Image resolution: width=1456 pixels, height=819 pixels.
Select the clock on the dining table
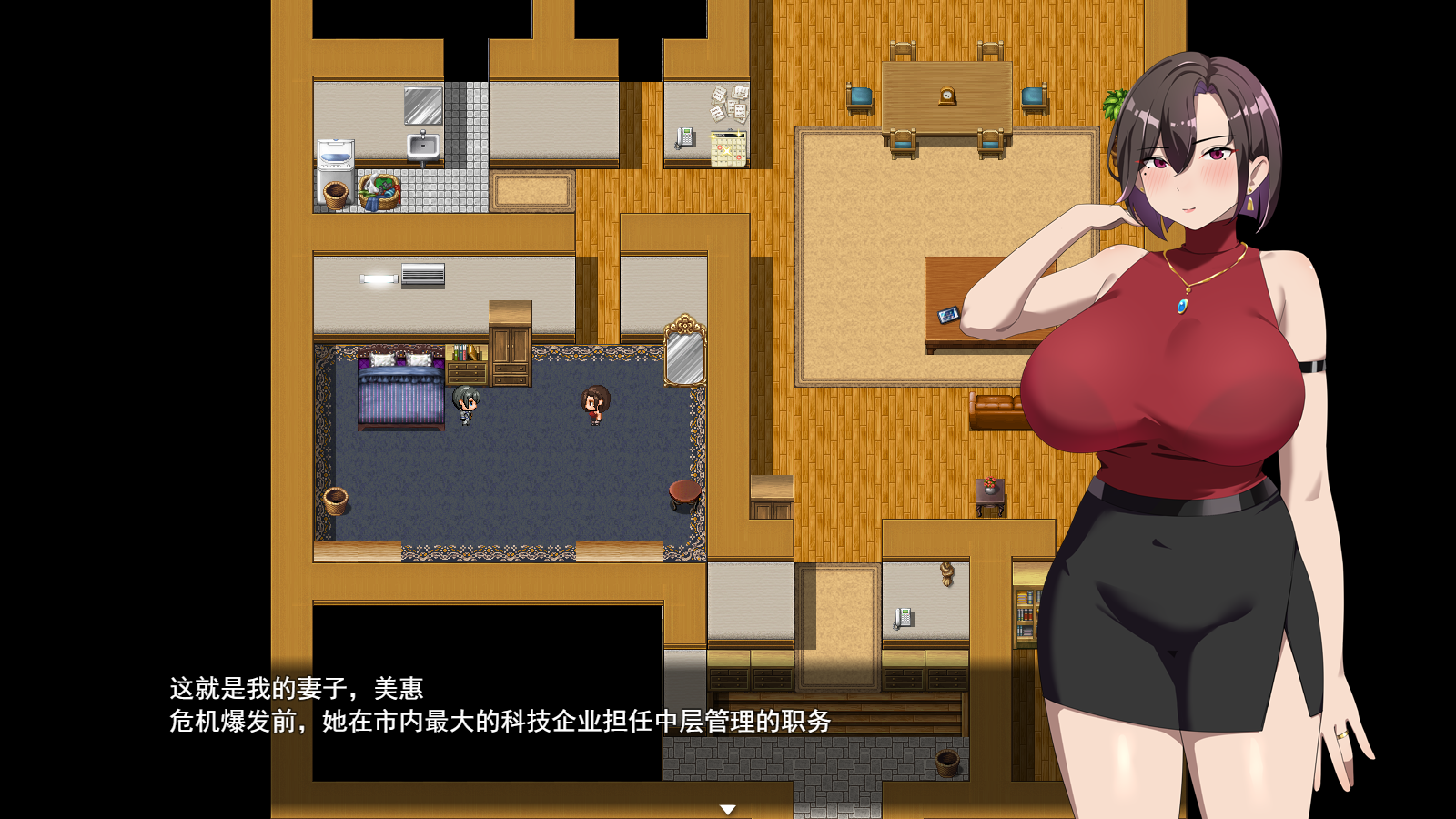[946, 95]
